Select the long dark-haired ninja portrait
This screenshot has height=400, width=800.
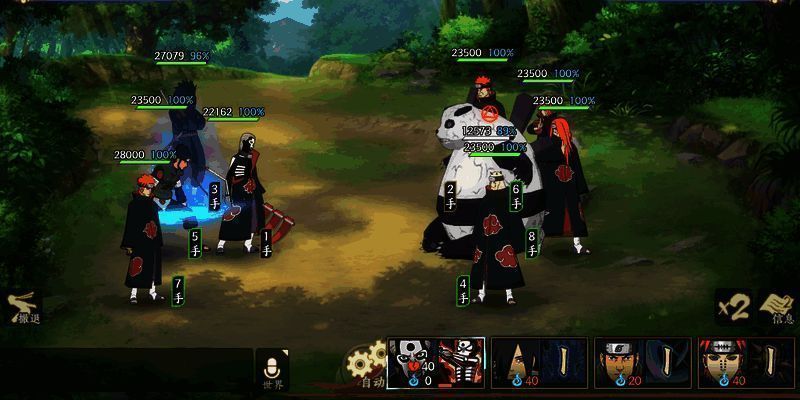[515, 361]
